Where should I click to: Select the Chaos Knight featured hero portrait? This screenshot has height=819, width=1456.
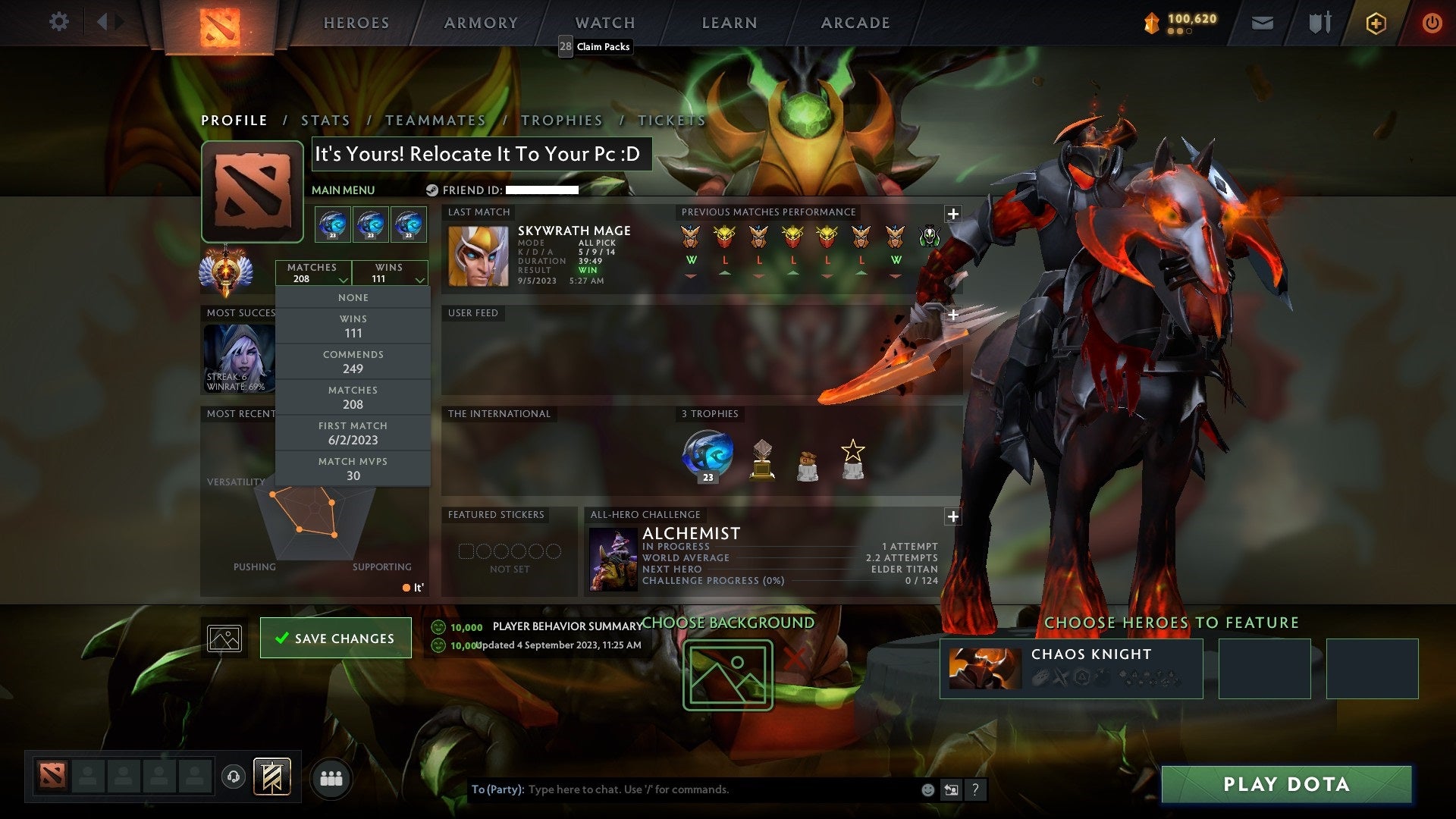pos(986,668)
